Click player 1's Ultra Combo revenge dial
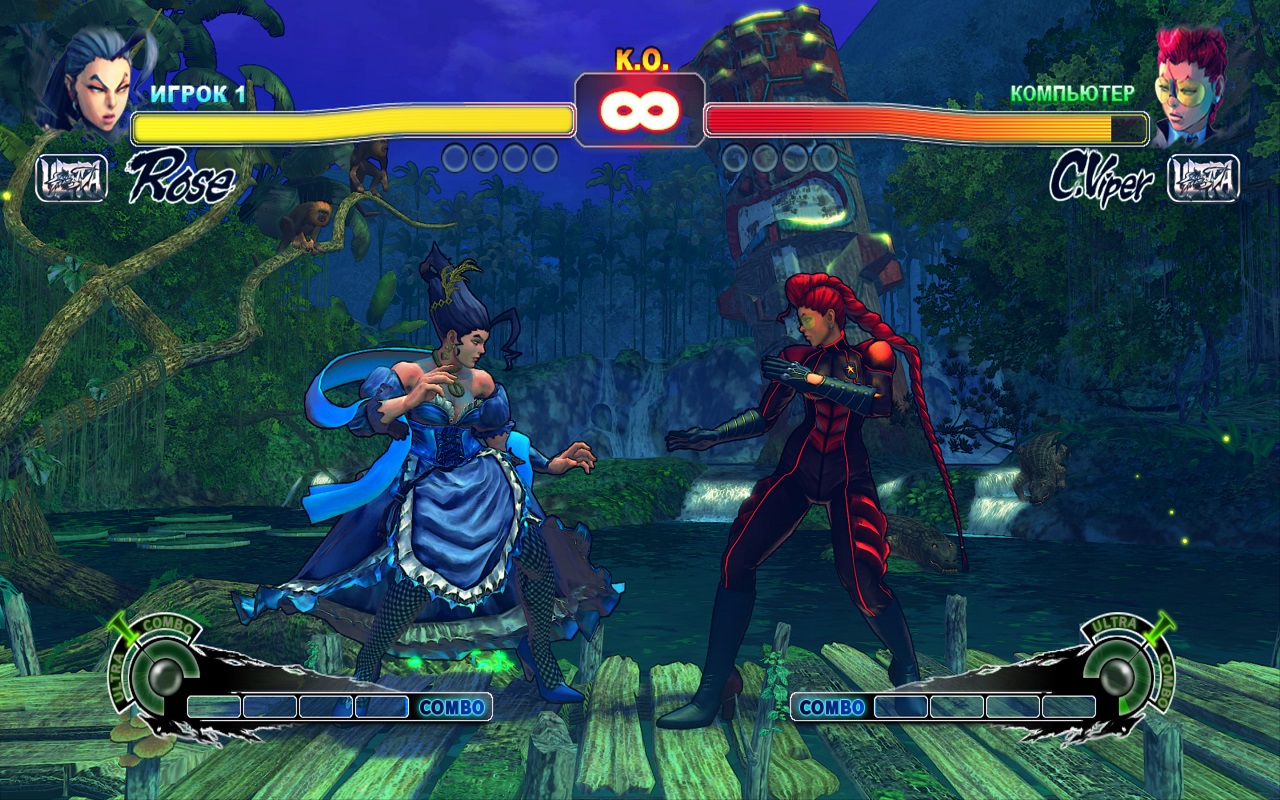The width and height of the screenshot is (1280, 800). click(157, 671)
